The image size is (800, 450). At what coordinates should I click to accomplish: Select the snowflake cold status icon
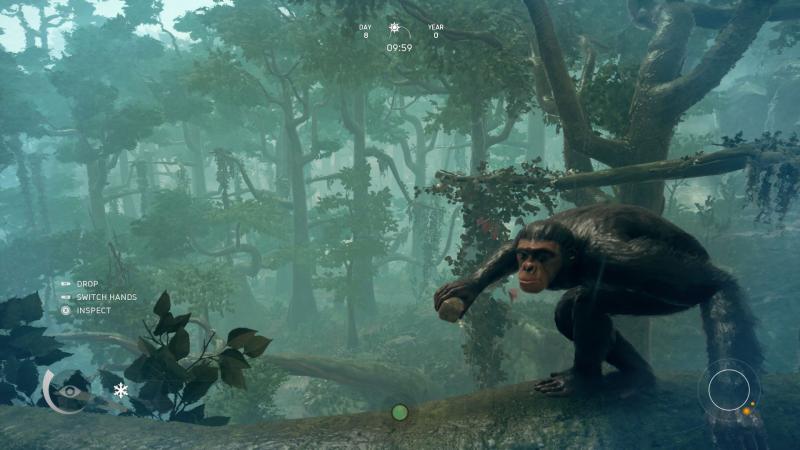(121, 390)
